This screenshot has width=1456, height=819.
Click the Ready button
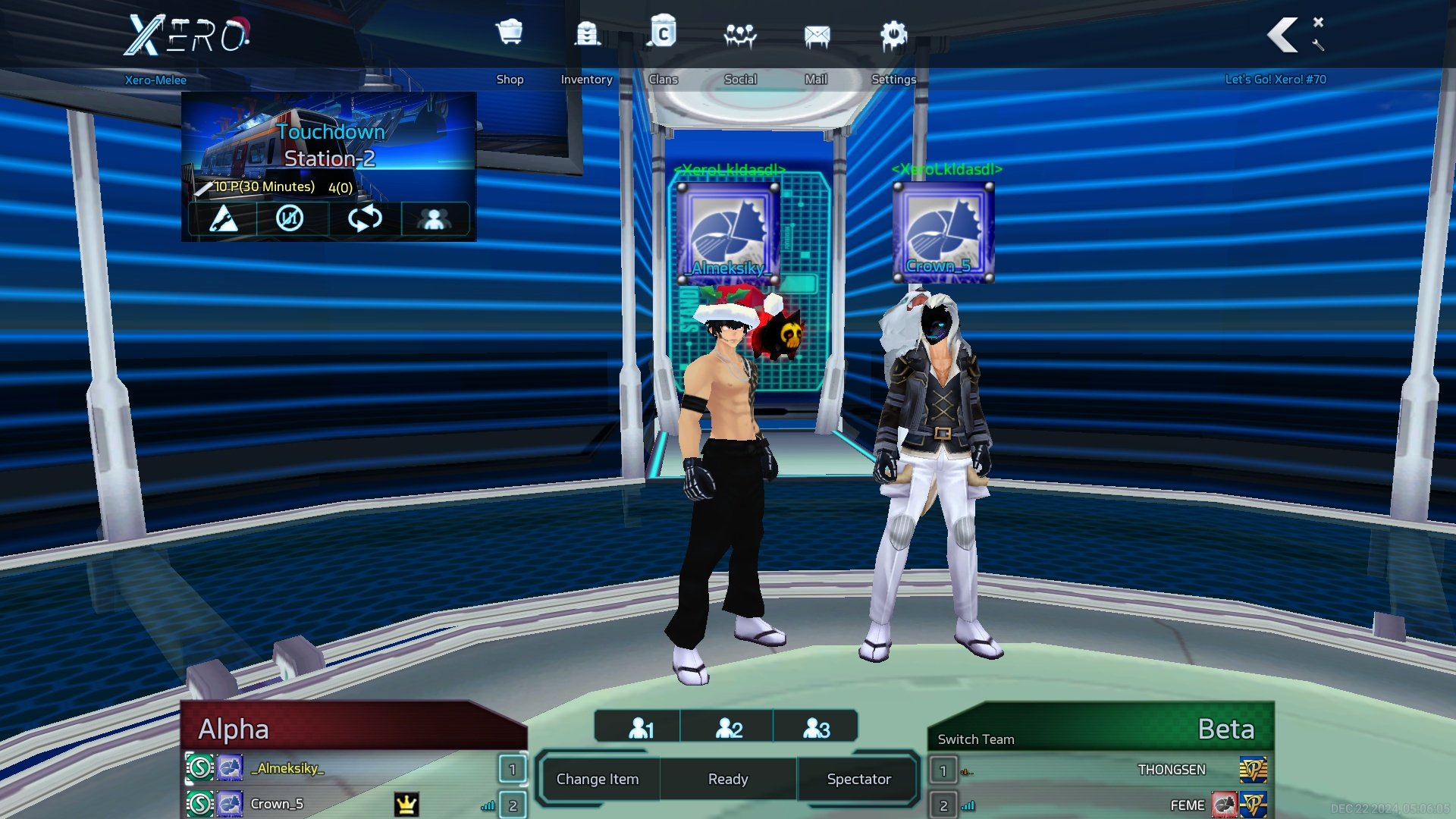pos(728,779)
